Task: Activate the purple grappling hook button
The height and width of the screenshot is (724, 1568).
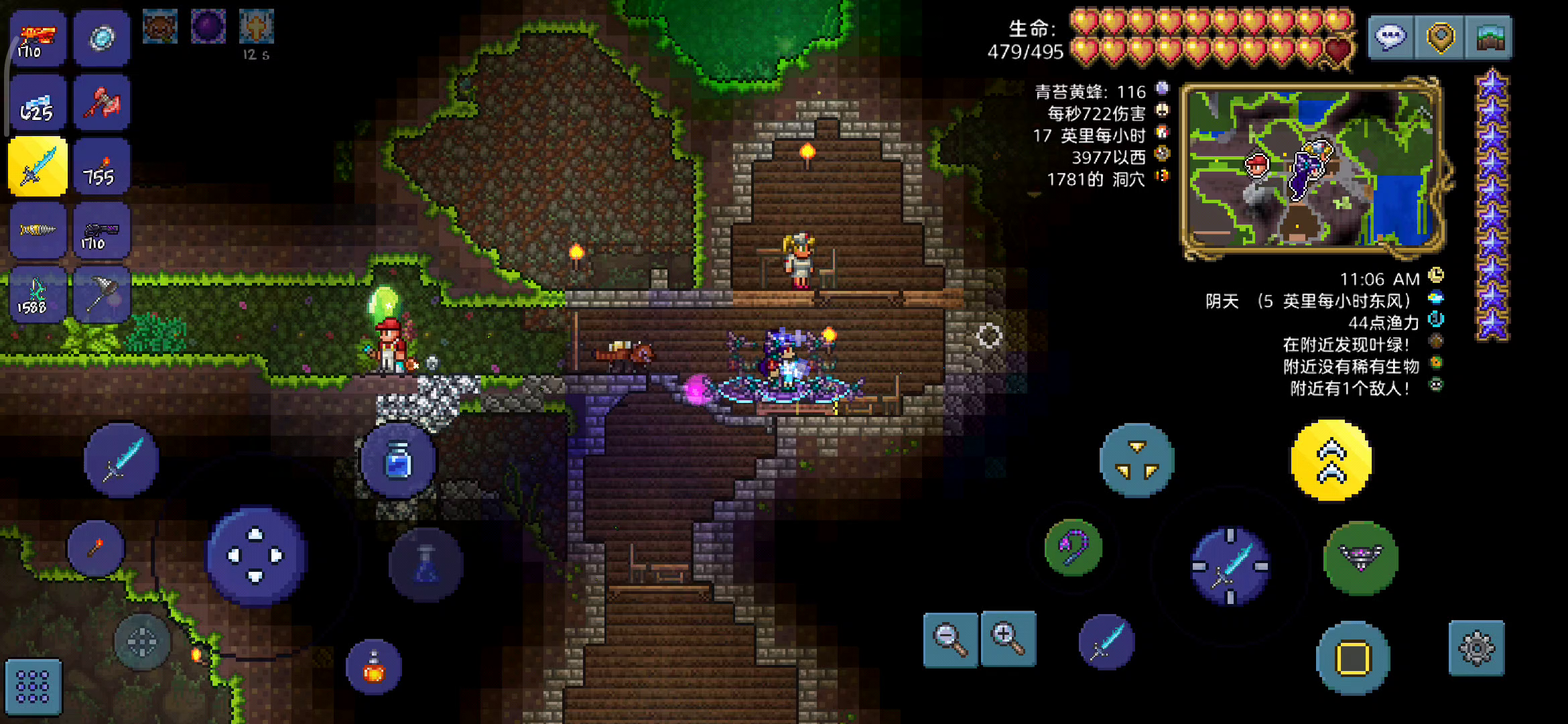Action: coord(1073,547)
